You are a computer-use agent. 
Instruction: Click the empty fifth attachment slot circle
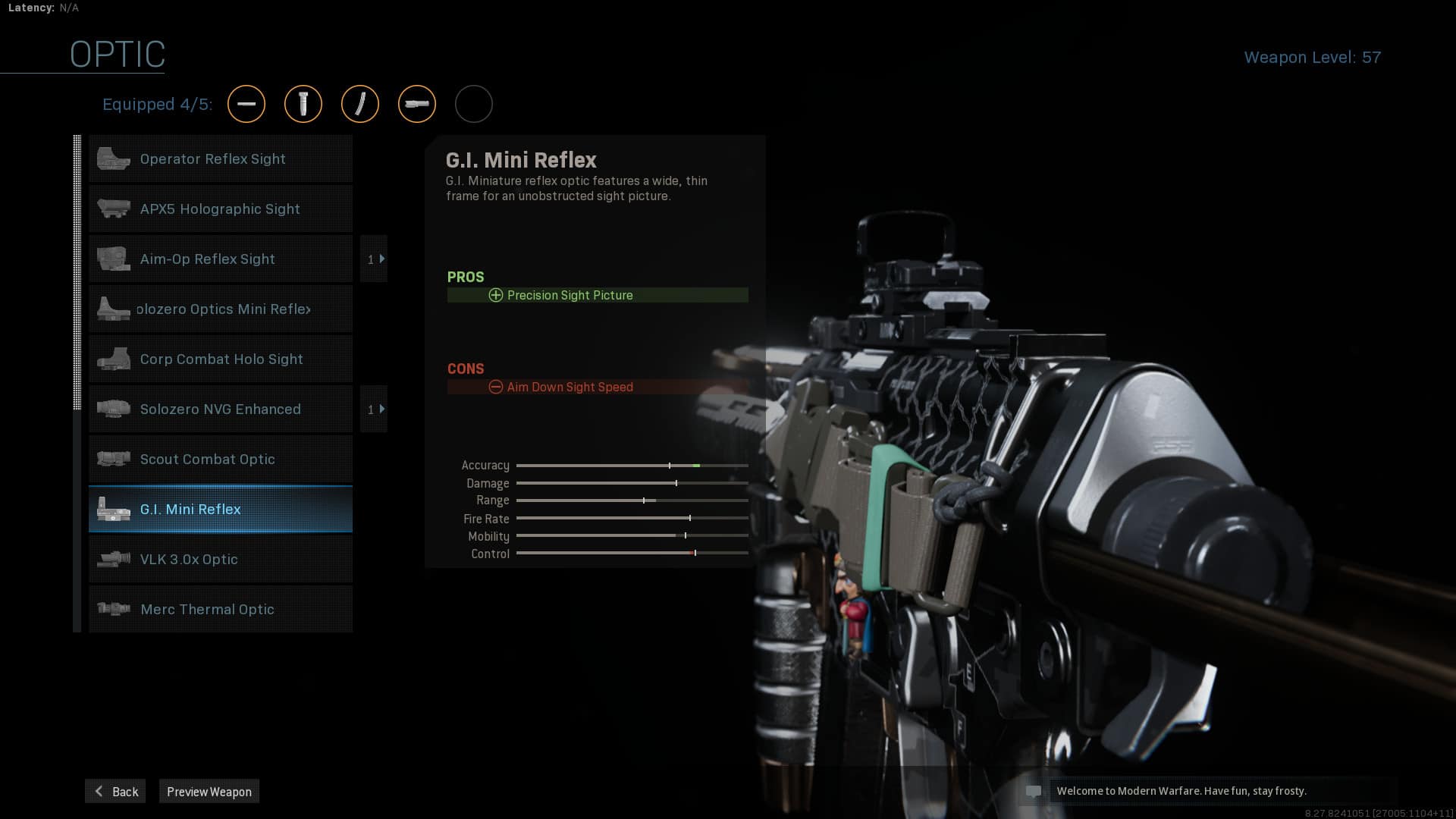tap(474, 104)
